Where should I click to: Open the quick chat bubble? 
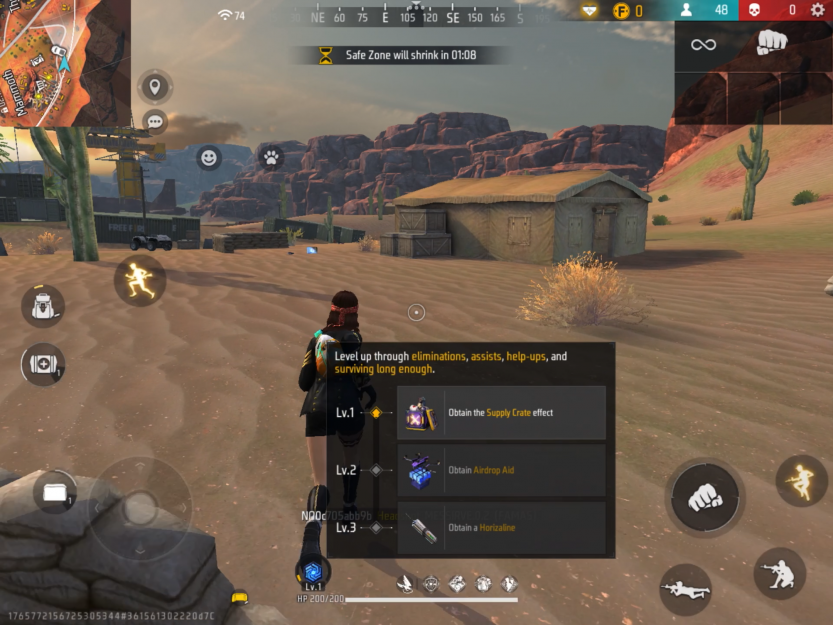pyautogui.click(x=155, y=122)
